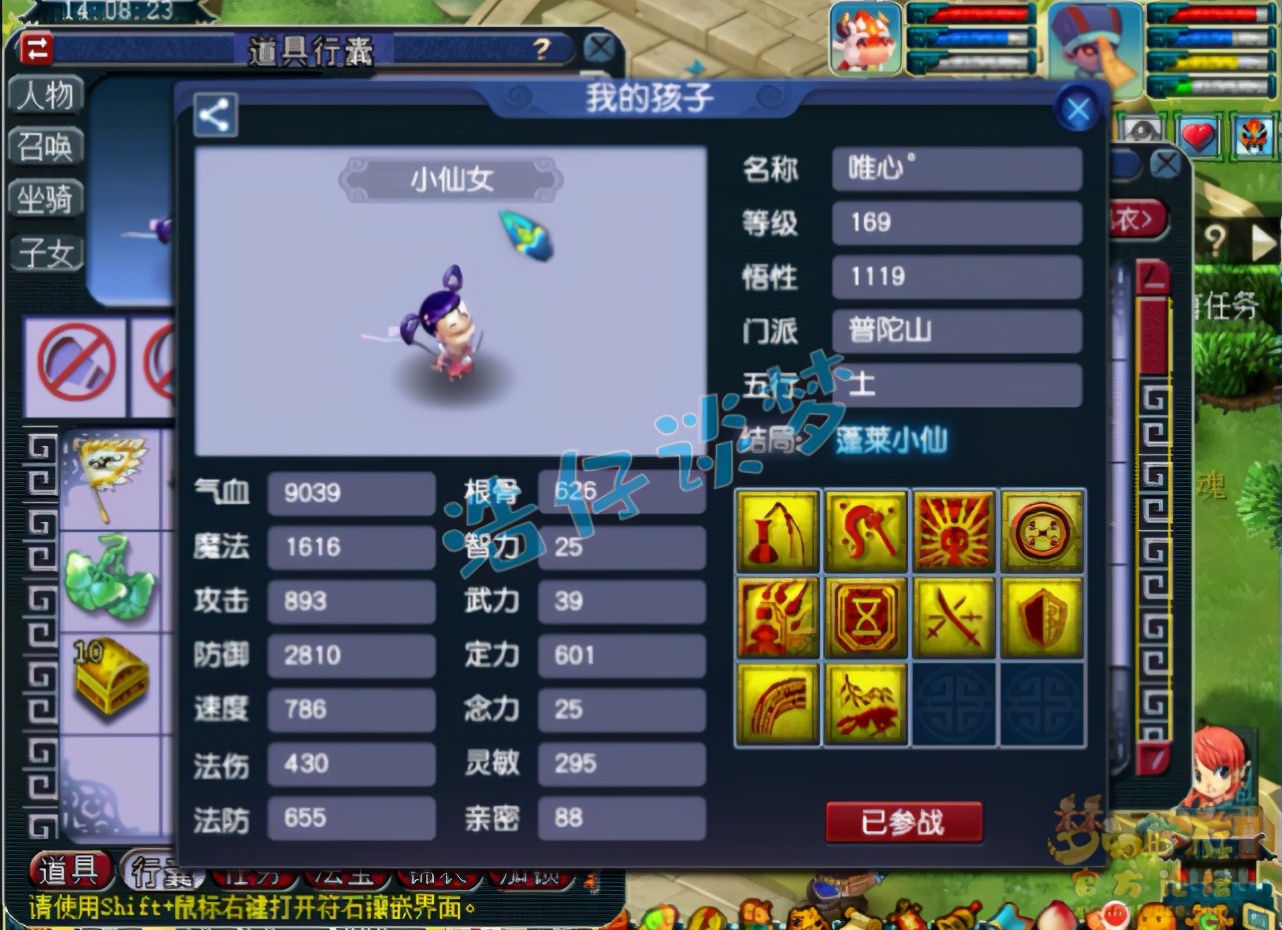Image resolution: width=1282 pixels, height=930 pixels.
Task: Click the name field showing 唯心
Action: pos(956,170)
